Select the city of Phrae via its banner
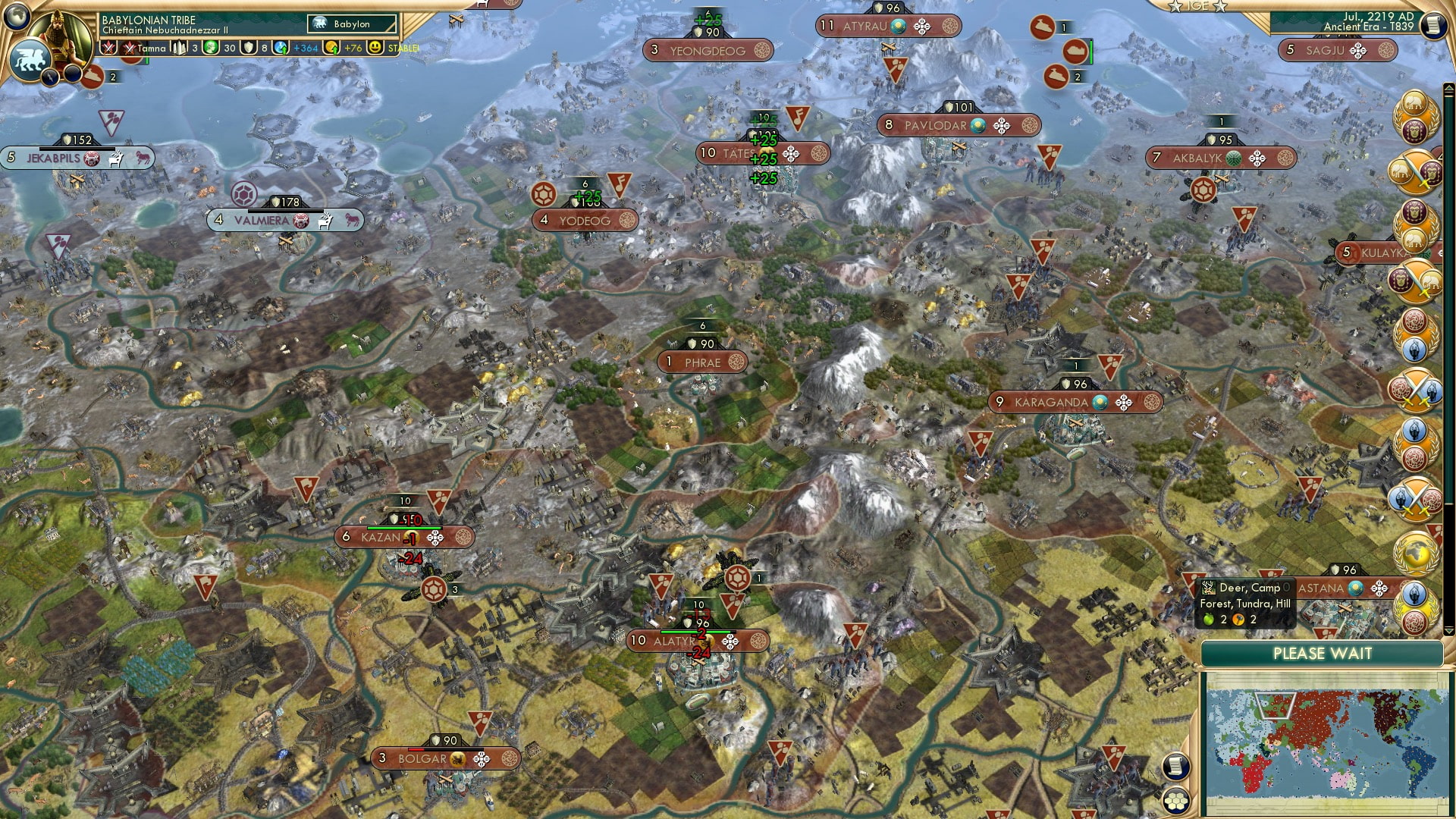Viewport: 1456px width, 819px height. coord(701,362)
